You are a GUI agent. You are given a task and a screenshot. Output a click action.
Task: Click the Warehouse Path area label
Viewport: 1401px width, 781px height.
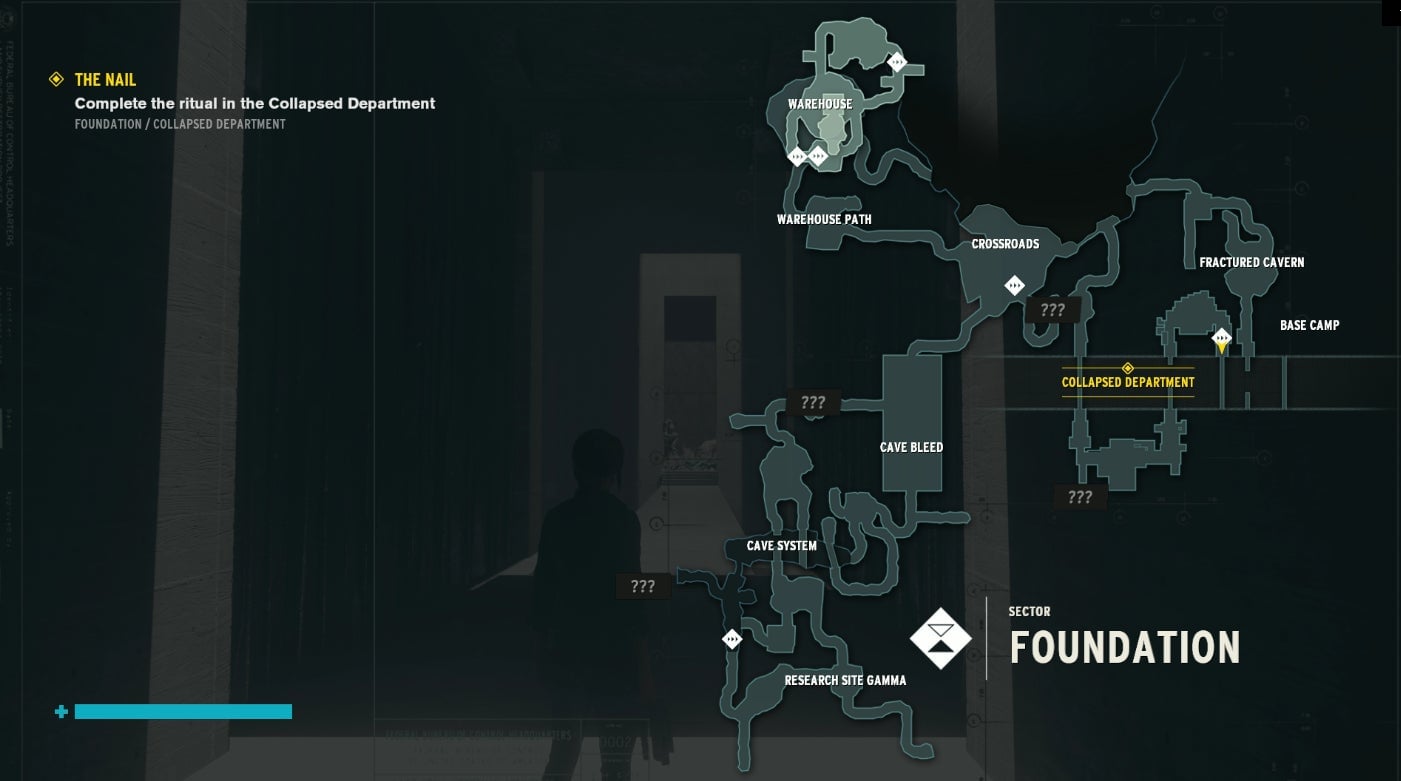(824, 218)
